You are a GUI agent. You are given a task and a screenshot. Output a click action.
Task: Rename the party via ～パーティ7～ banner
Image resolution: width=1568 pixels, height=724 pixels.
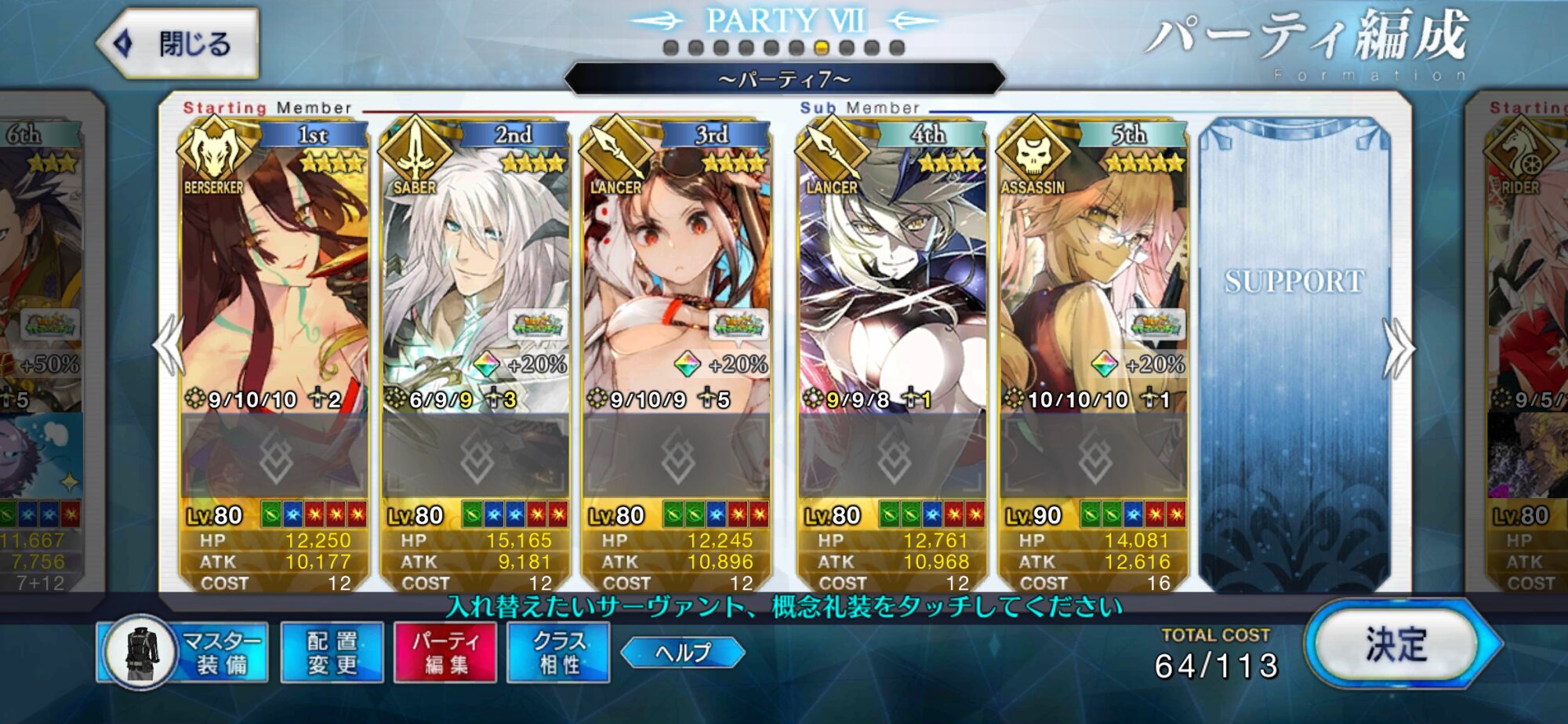pyautogui.click(x=784, y=79)
